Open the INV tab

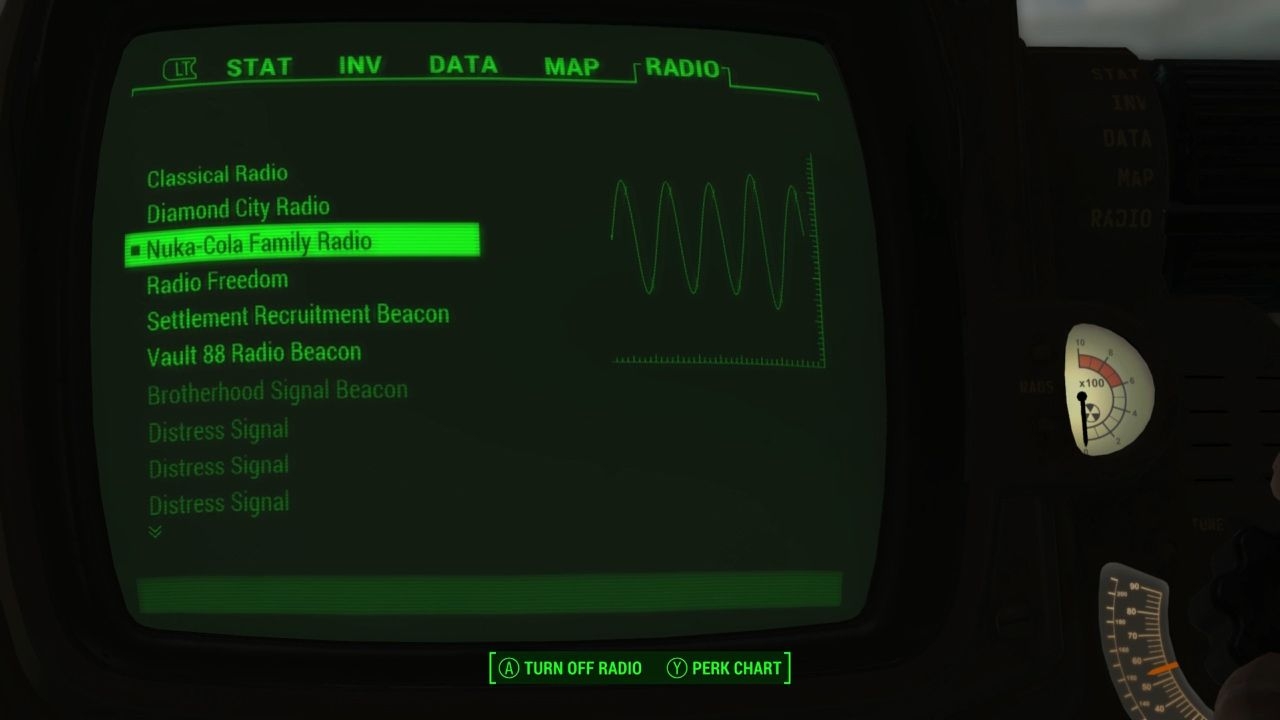pos(361,65)
